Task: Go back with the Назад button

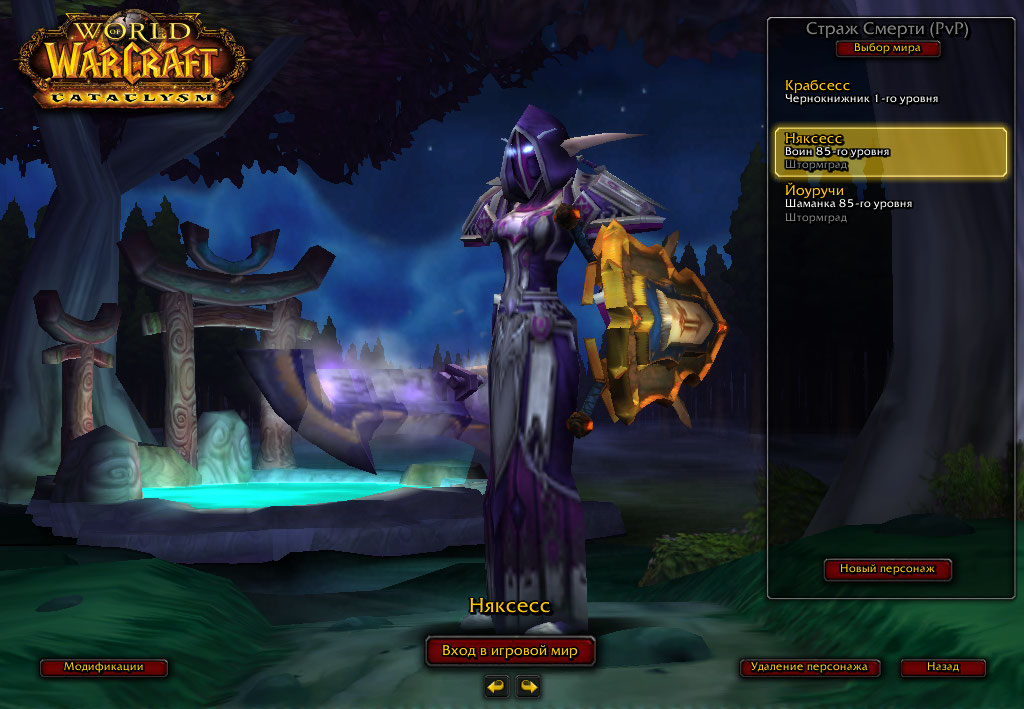Action: point(942,667)
